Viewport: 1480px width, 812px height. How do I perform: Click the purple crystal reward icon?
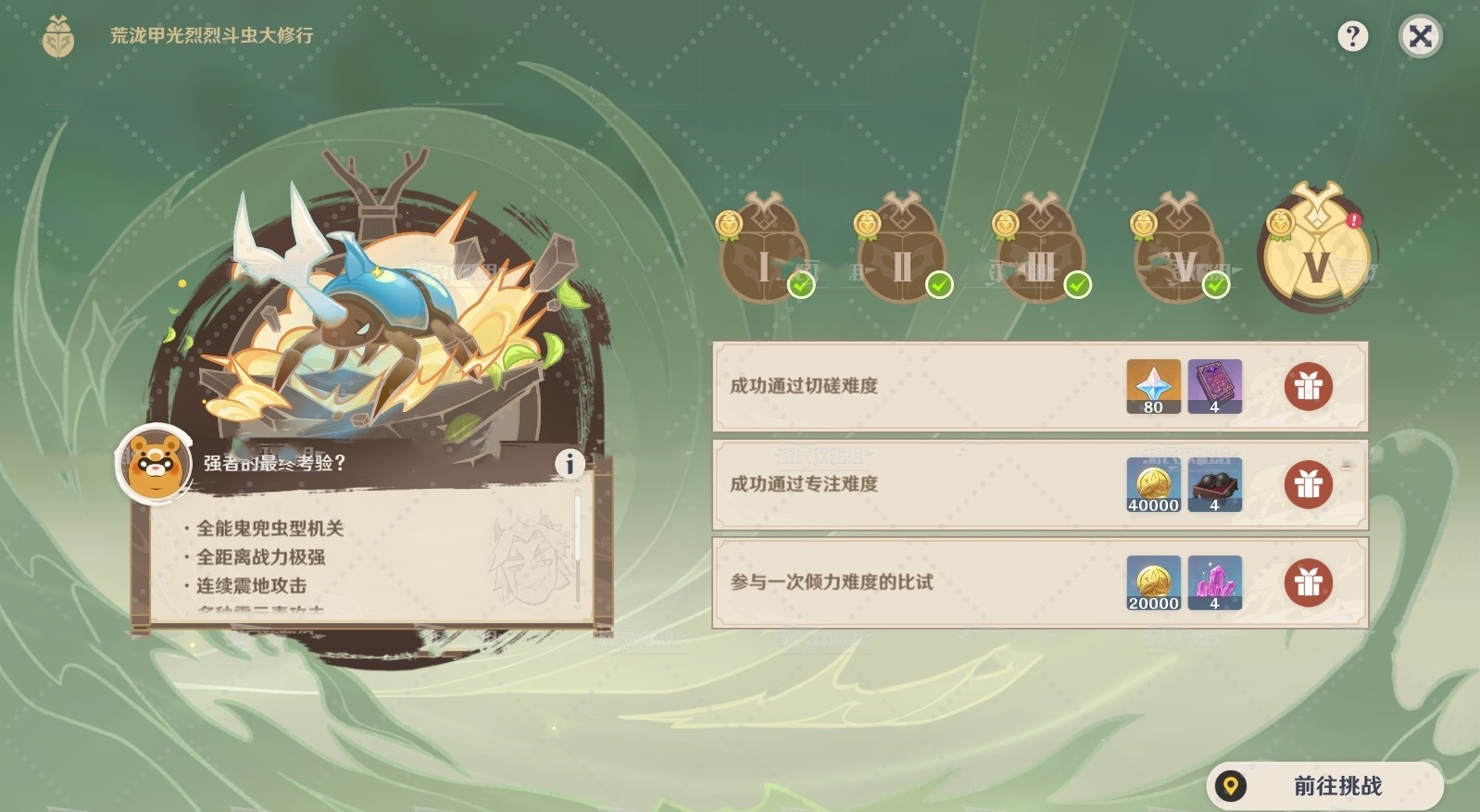(1215, 582)
